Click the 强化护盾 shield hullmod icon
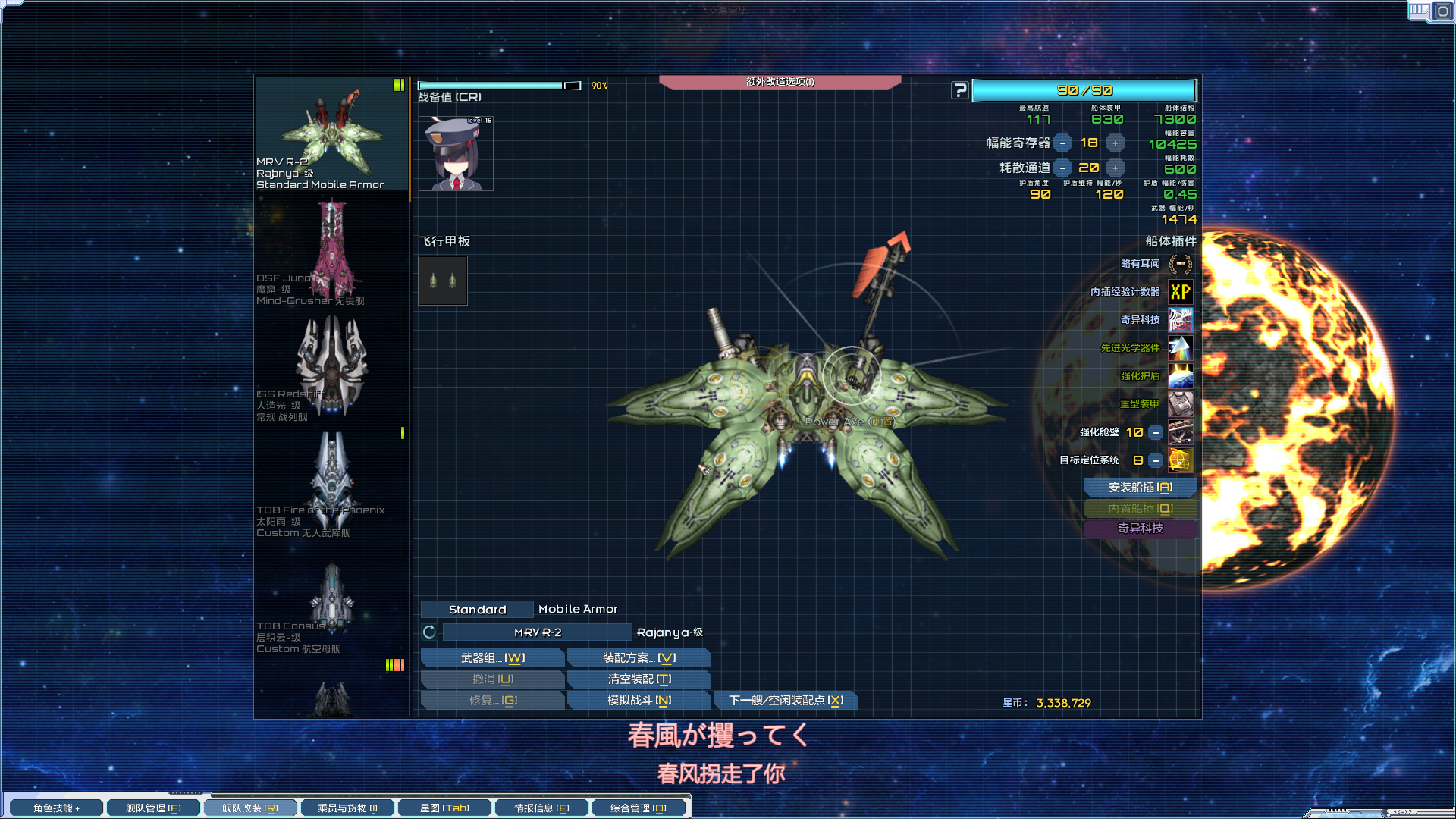Screen dimensions: 1456x819 (1180, 375)
